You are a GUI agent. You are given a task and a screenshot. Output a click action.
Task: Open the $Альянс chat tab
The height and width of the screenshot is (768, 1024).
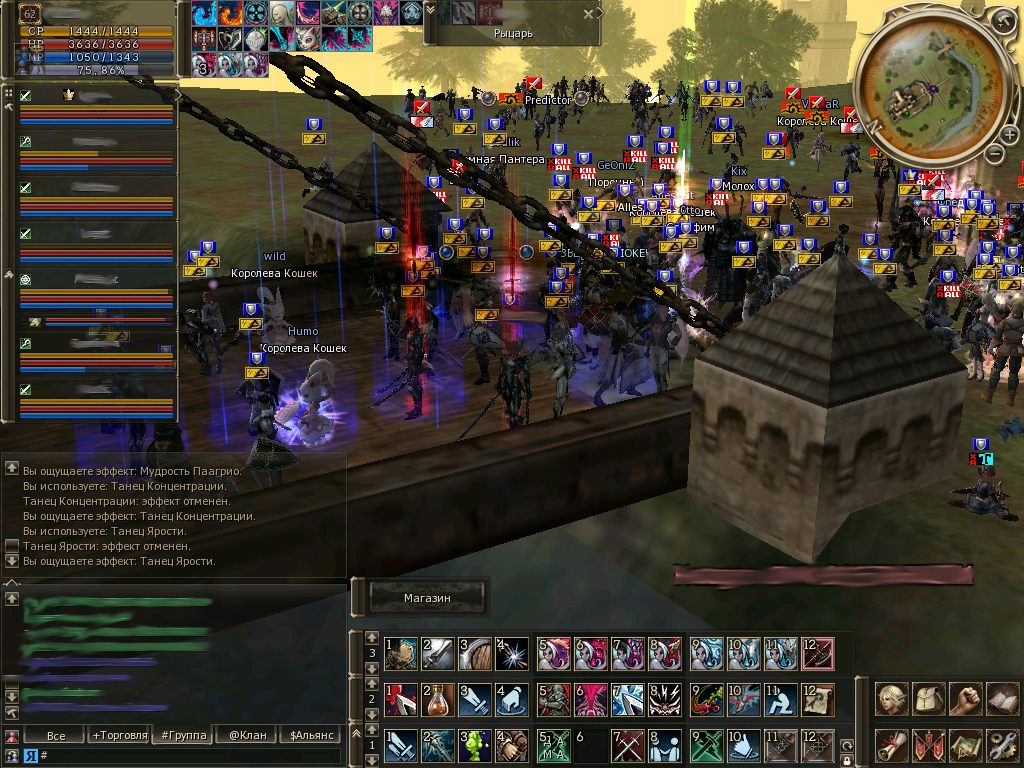click(x=310, y=736)
